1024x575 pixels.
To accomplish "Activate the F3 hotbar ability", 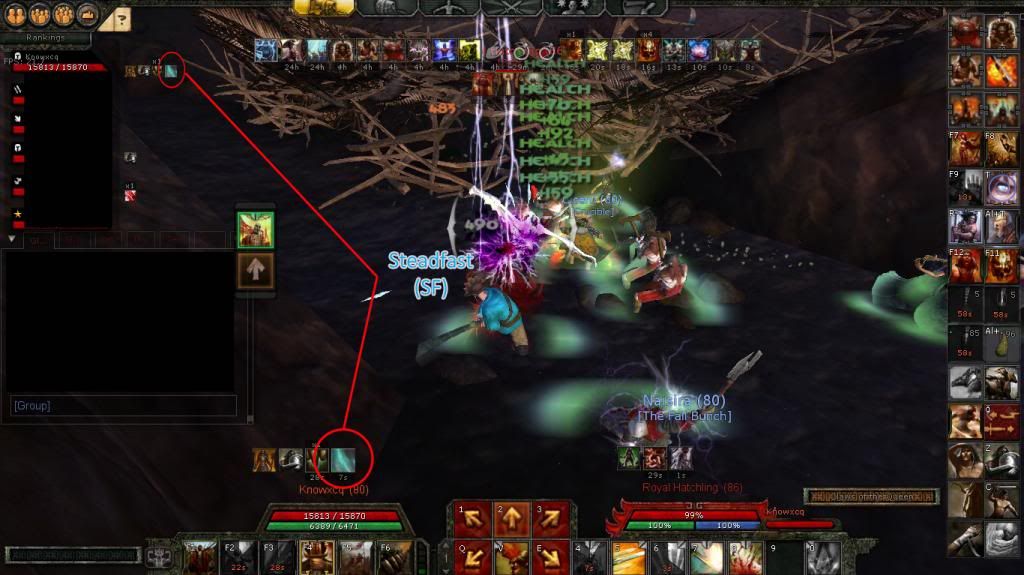I will [x=276, y=556].
